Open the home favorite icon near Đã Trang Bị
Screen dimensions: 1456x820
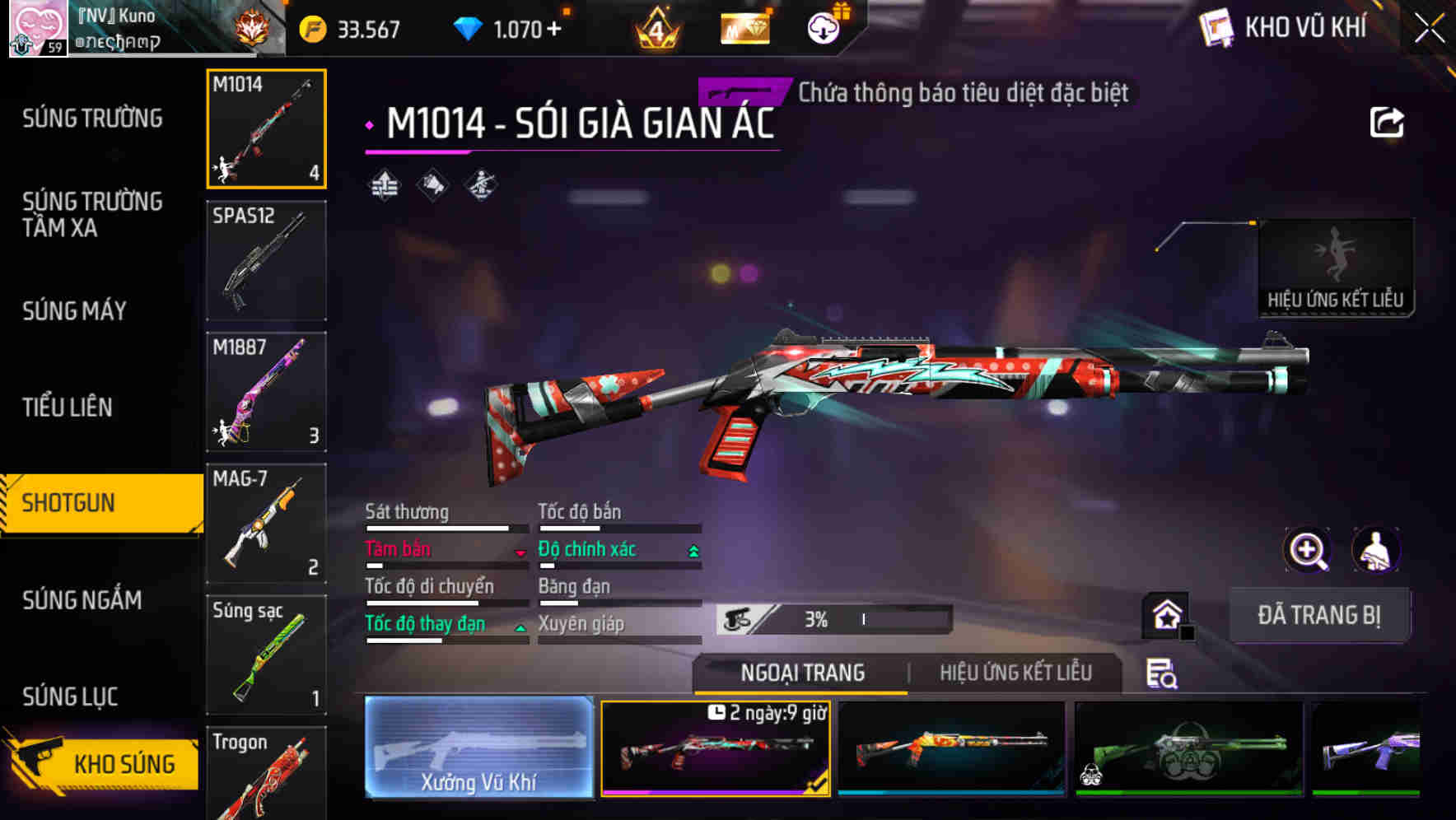point(1165,613)
